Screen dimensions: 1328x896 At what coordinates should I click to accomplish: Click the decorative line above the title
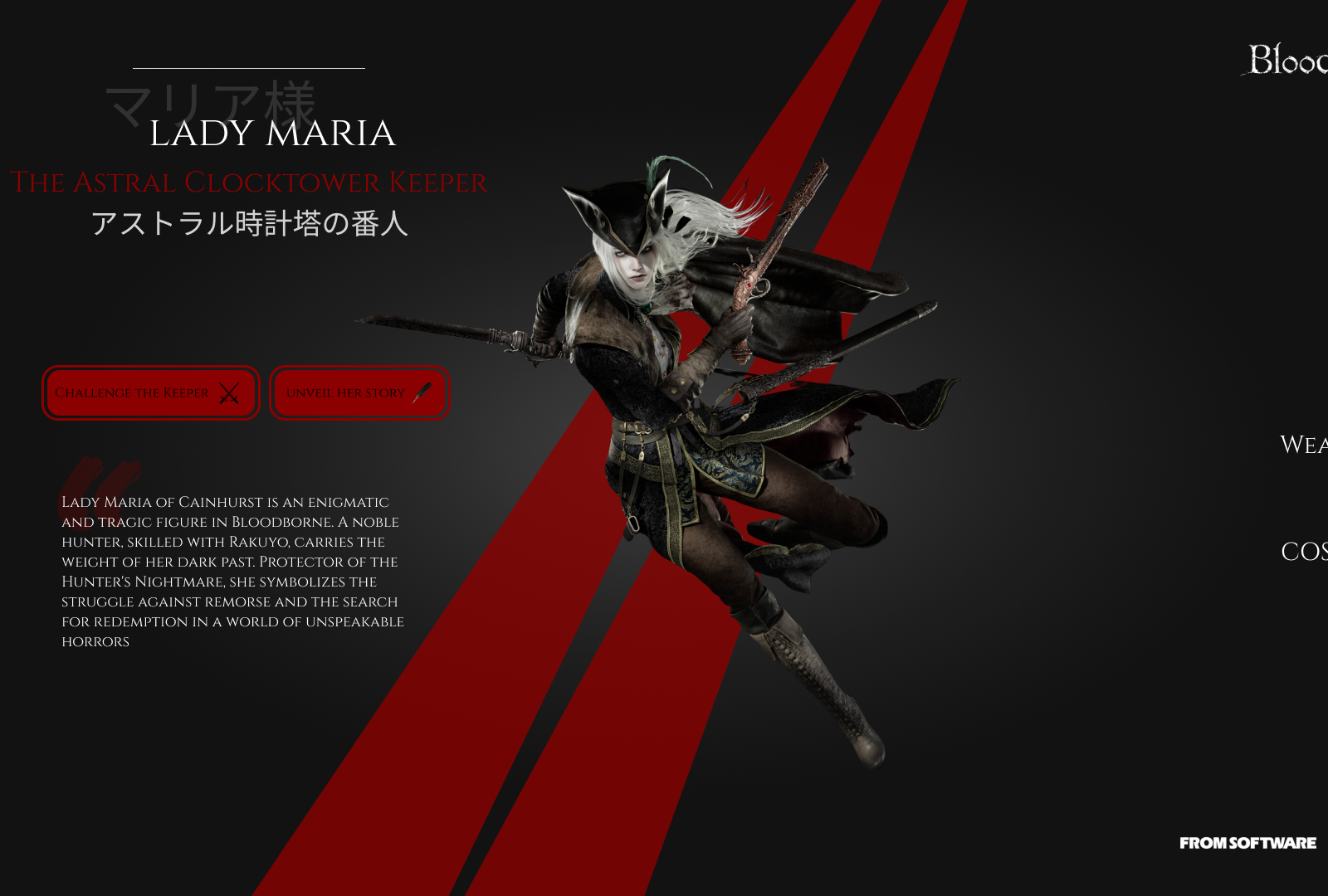249,66
